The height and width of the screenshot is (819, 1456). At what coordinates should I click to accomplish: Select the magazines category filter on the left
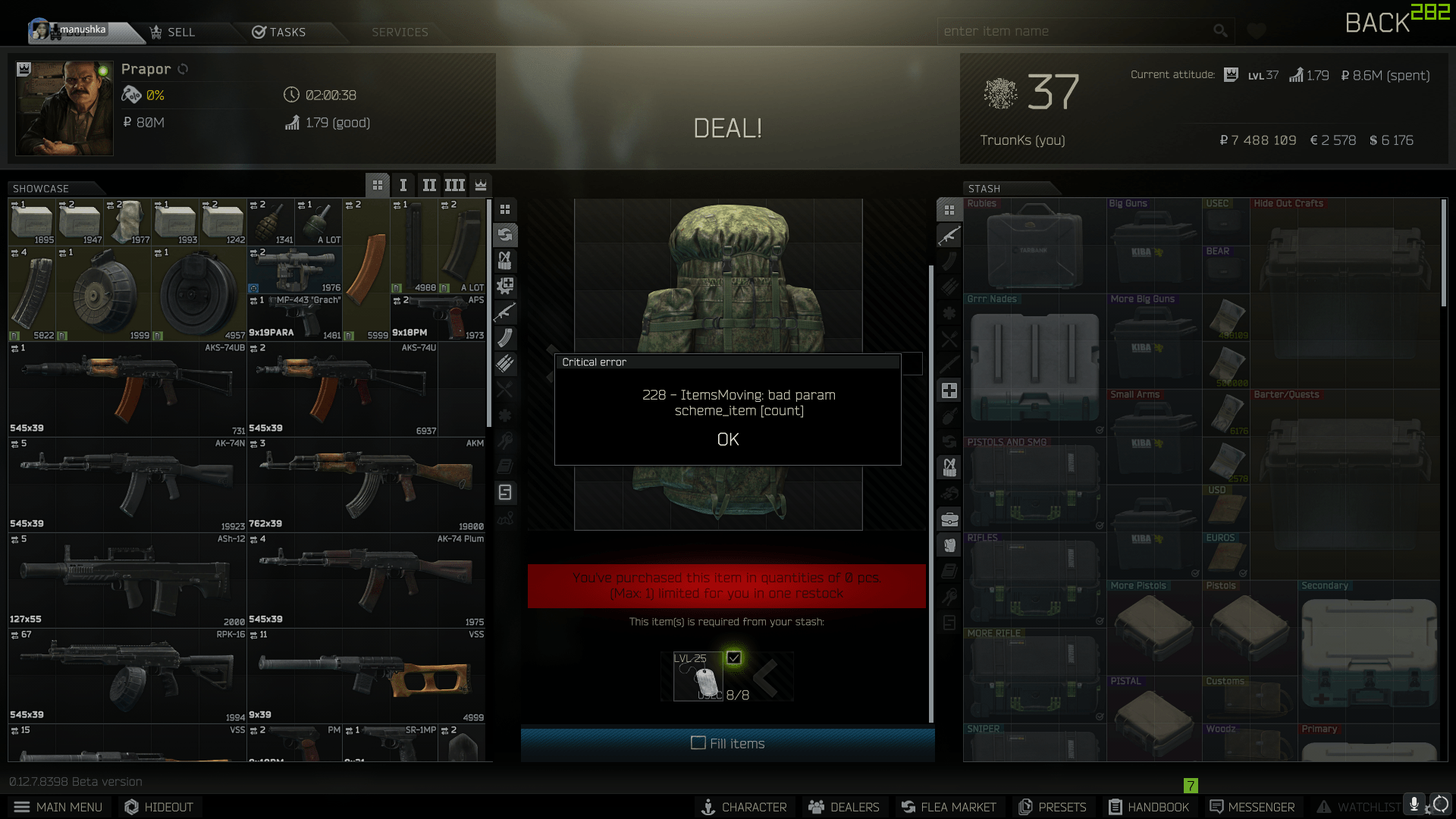pyautogui.click(x=505, y=338)
